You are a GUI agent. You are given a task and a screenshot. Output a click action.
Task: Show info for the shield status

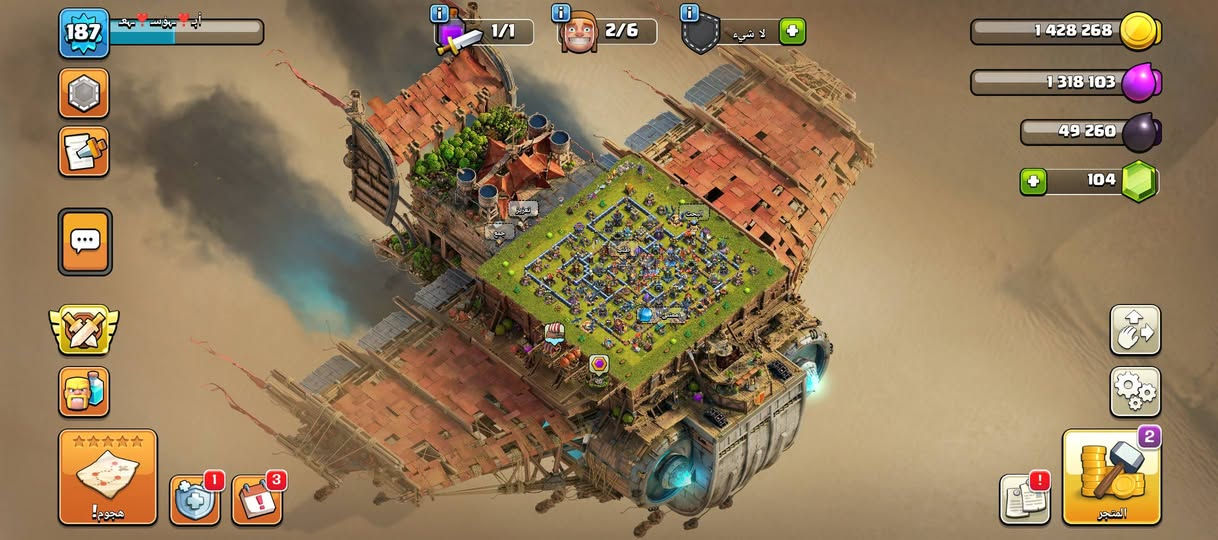pyautogui.click(x=689, y=14)
